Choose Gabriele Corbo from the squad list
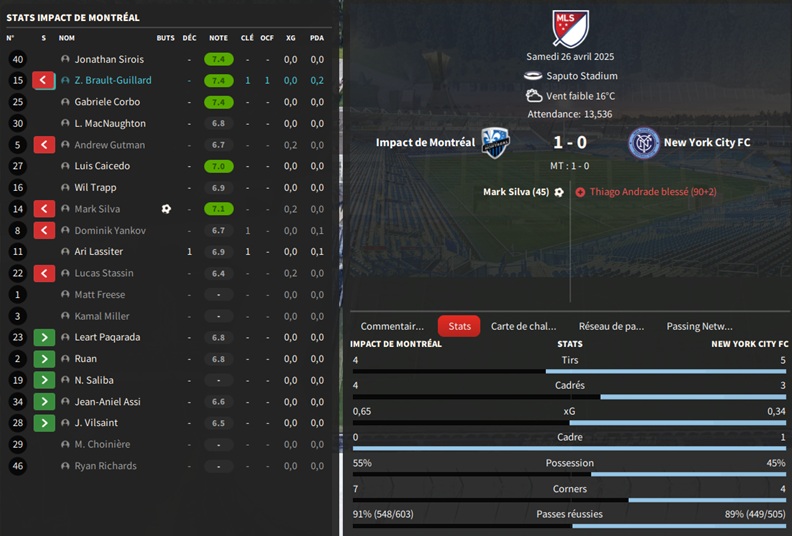The width and height of the screenshot is (792, 536). (x=107, y=102)
